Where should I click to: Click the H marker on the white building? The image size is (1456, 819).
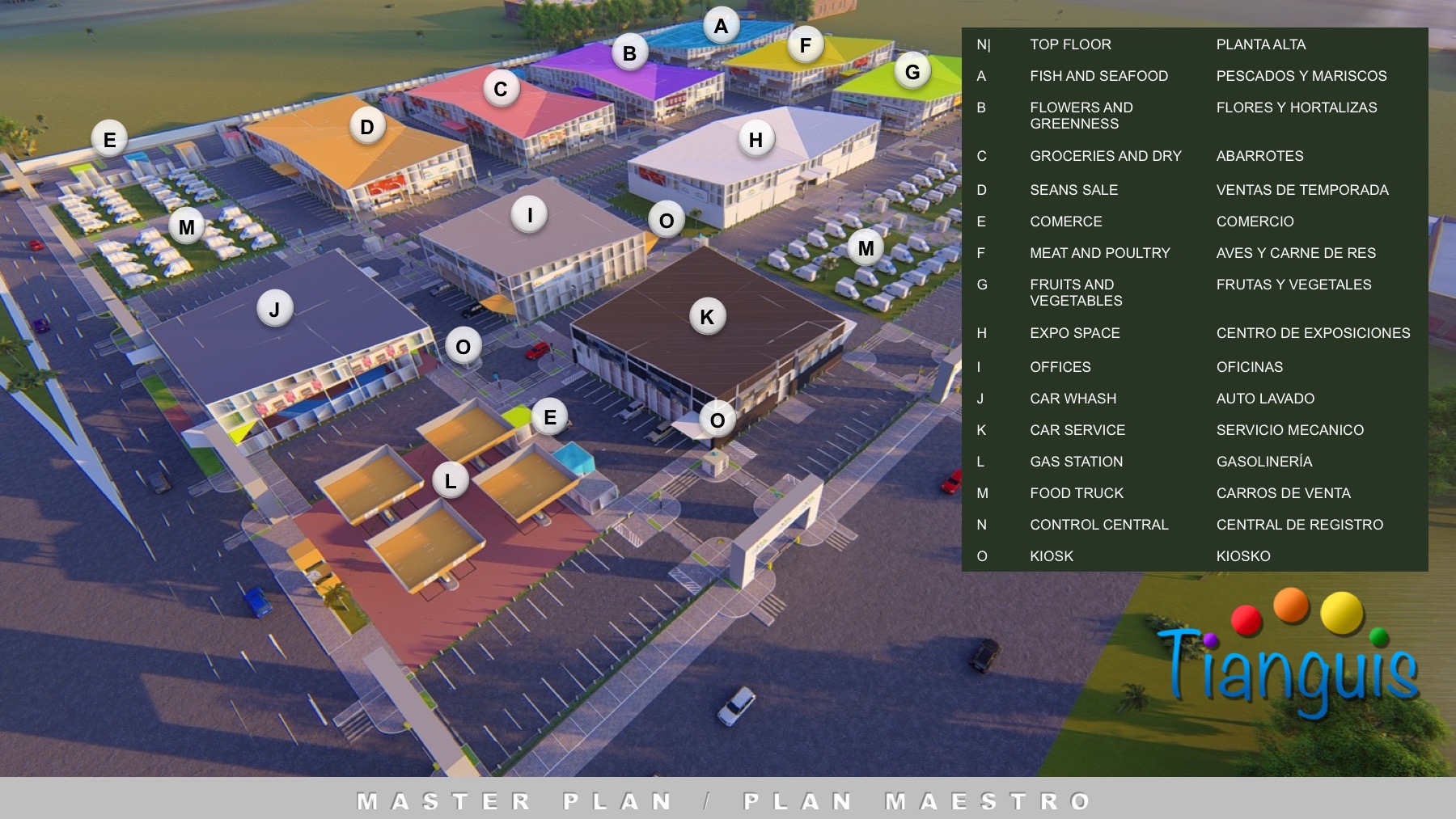(x=756, y=140)
